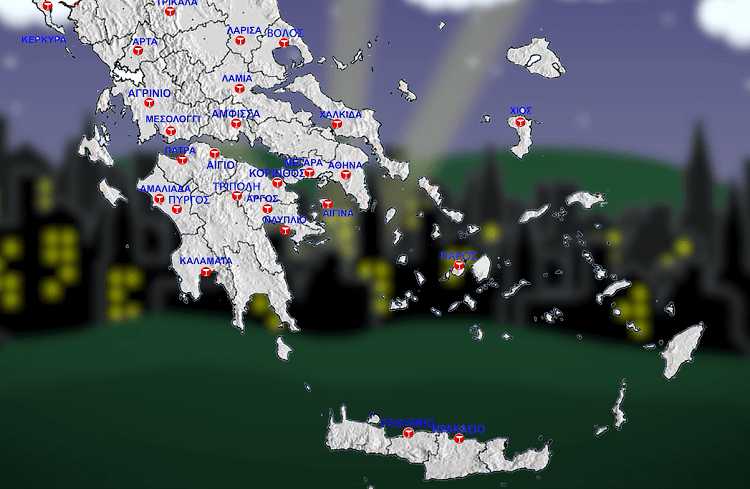
Task: Choose the ΠΑΡΟΣ island marker
Action: [459, 266]
